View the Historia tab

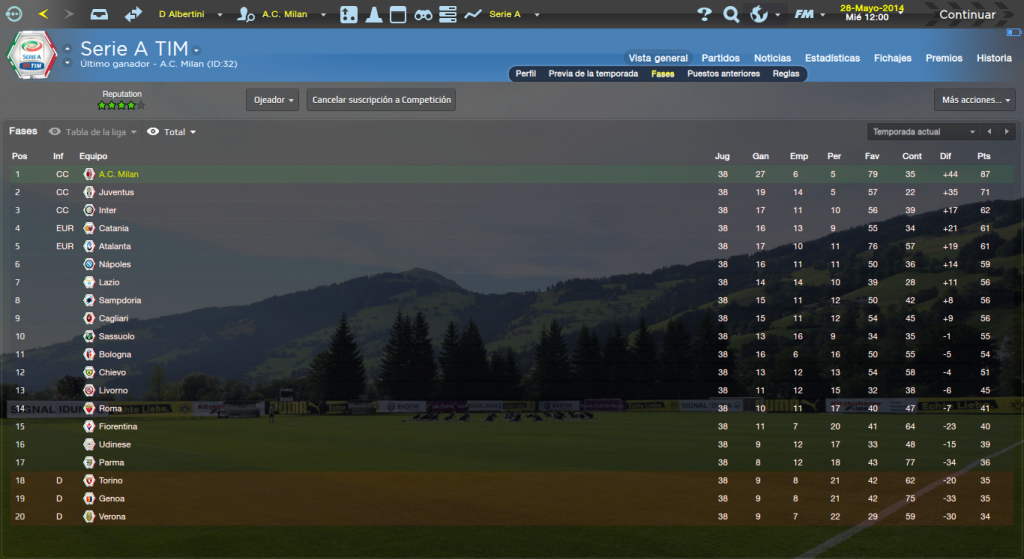tap(993, 58)
